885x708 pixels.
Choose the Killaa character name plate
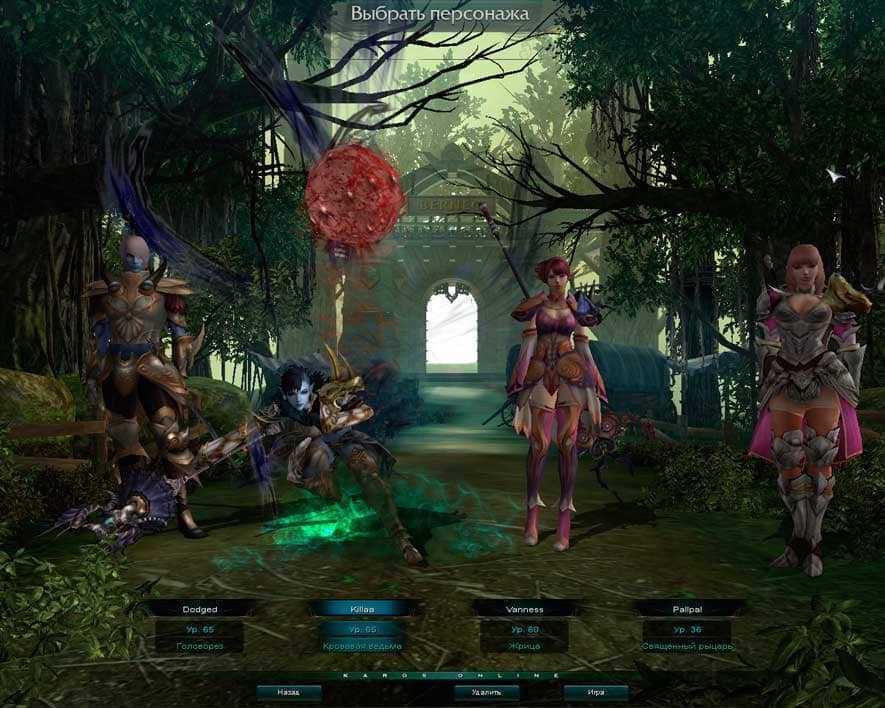(x=362, y=608)
